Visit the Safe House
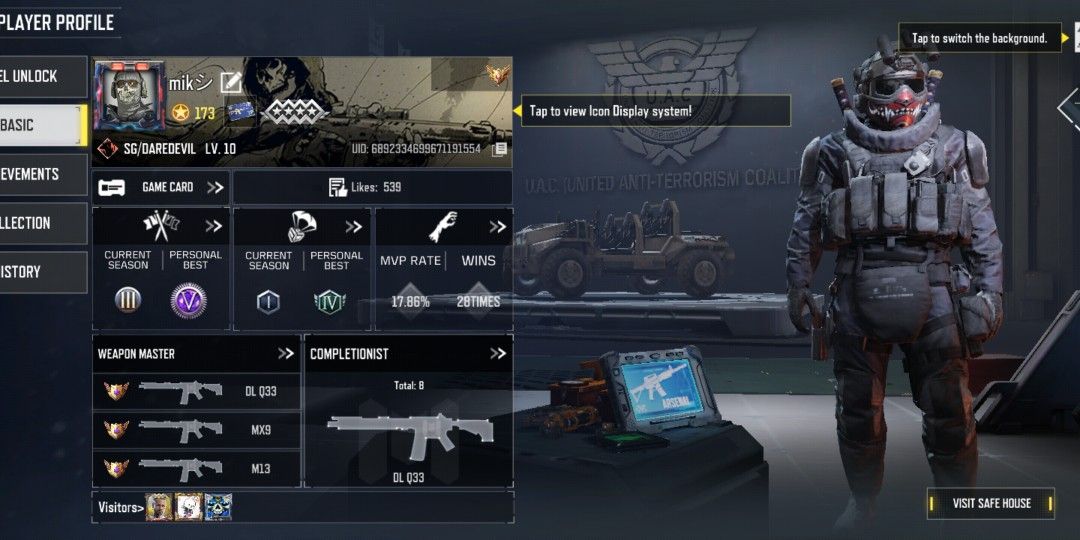This screenshot has width=1080, height=540. 990,503
